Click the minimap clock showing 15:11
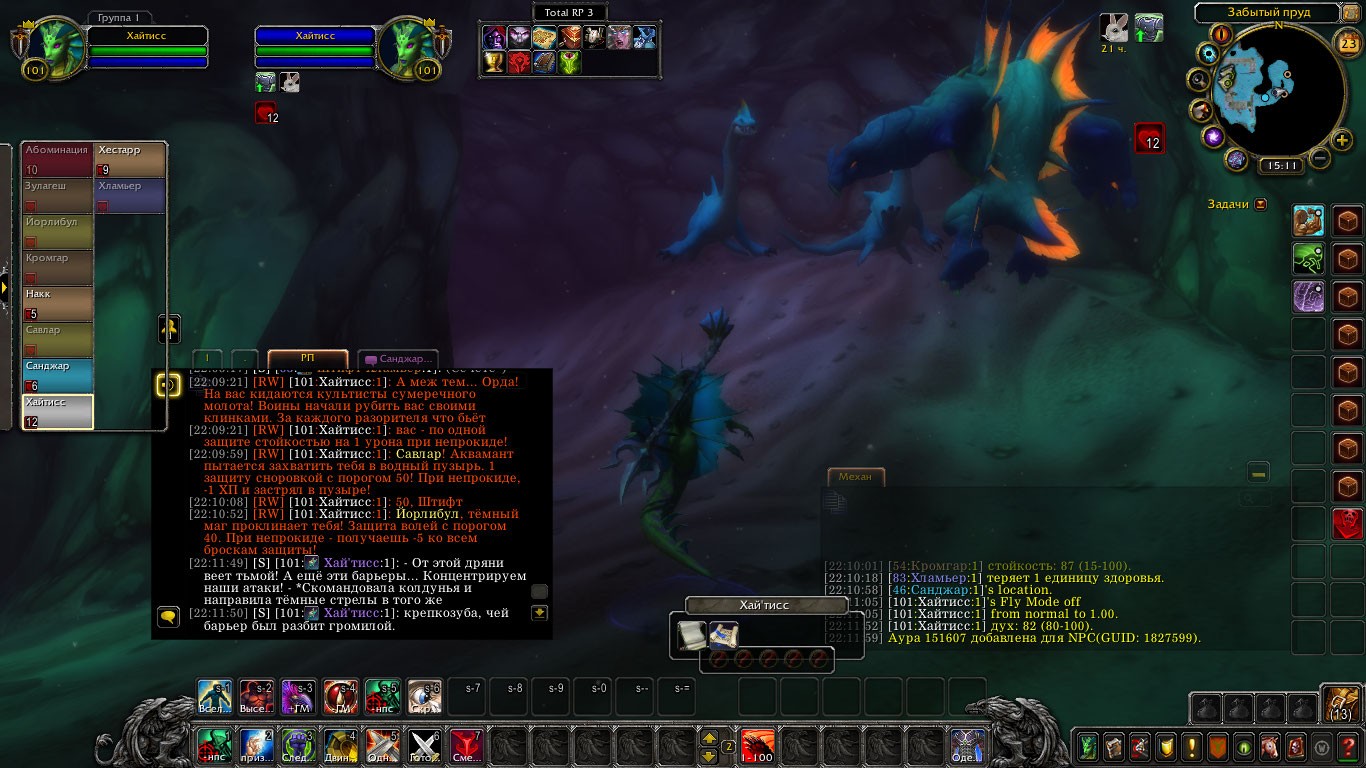Image resolution: width=1366 pixels, height=768 pixels. (1280, 166)
